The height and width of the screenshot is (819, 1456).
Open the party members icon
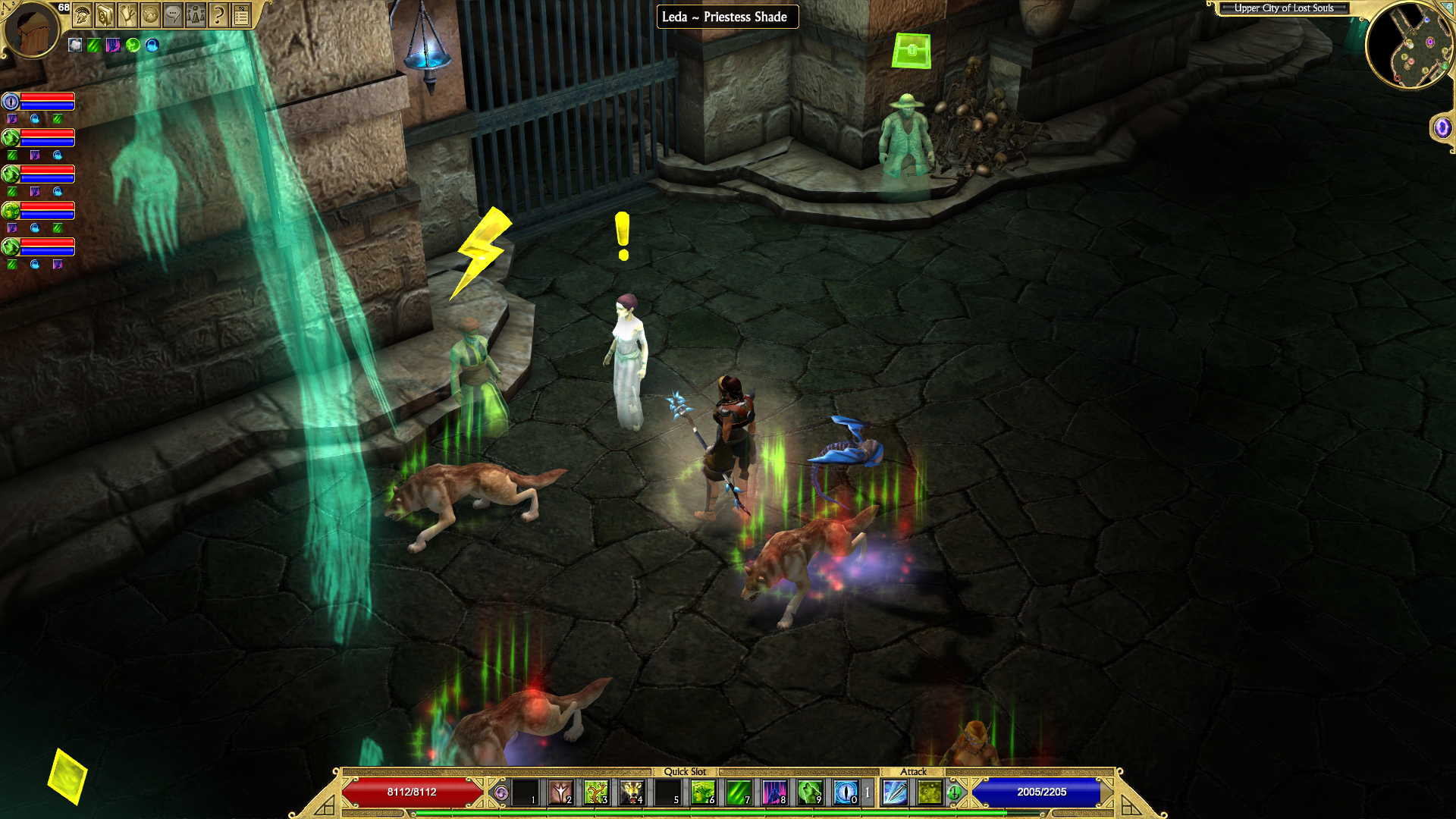[x=196, y=14]
